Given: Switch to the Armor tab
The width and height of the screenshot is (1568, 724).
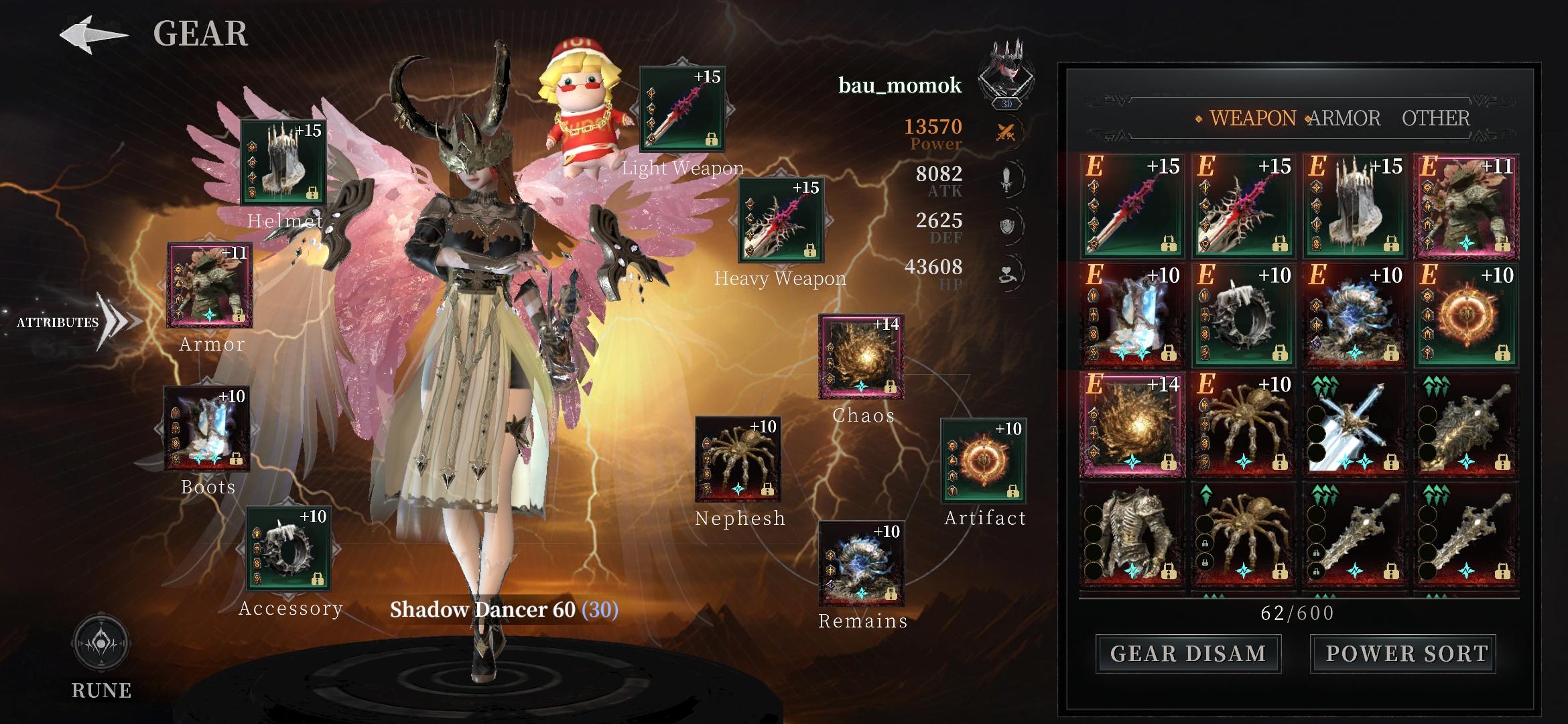Looking at the screenshot, I should [1344, 119].
